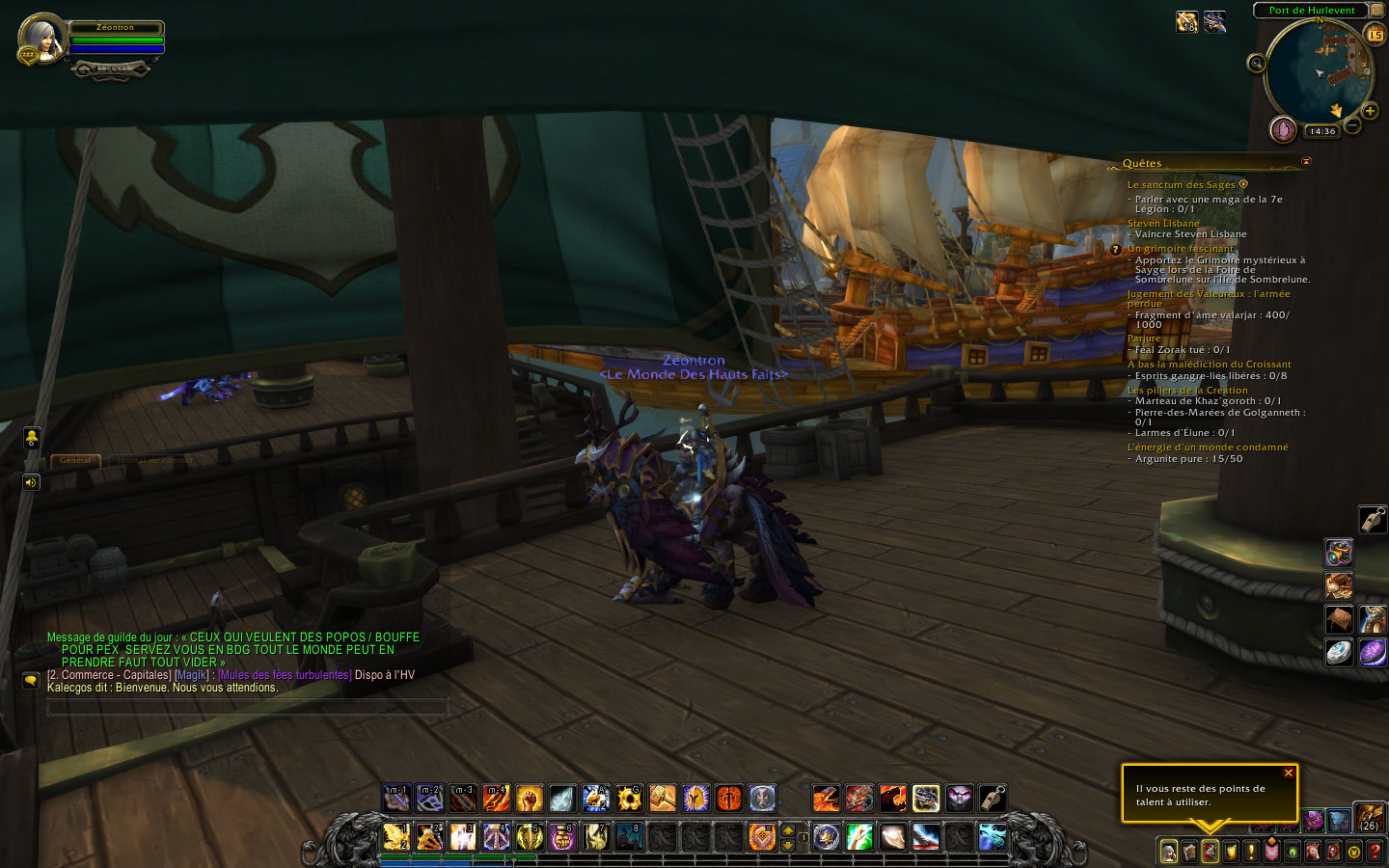Click the Zéontron player portrait
This screenshot has width=1389, height=868.
pyautogui.click(x=41, y=39)
